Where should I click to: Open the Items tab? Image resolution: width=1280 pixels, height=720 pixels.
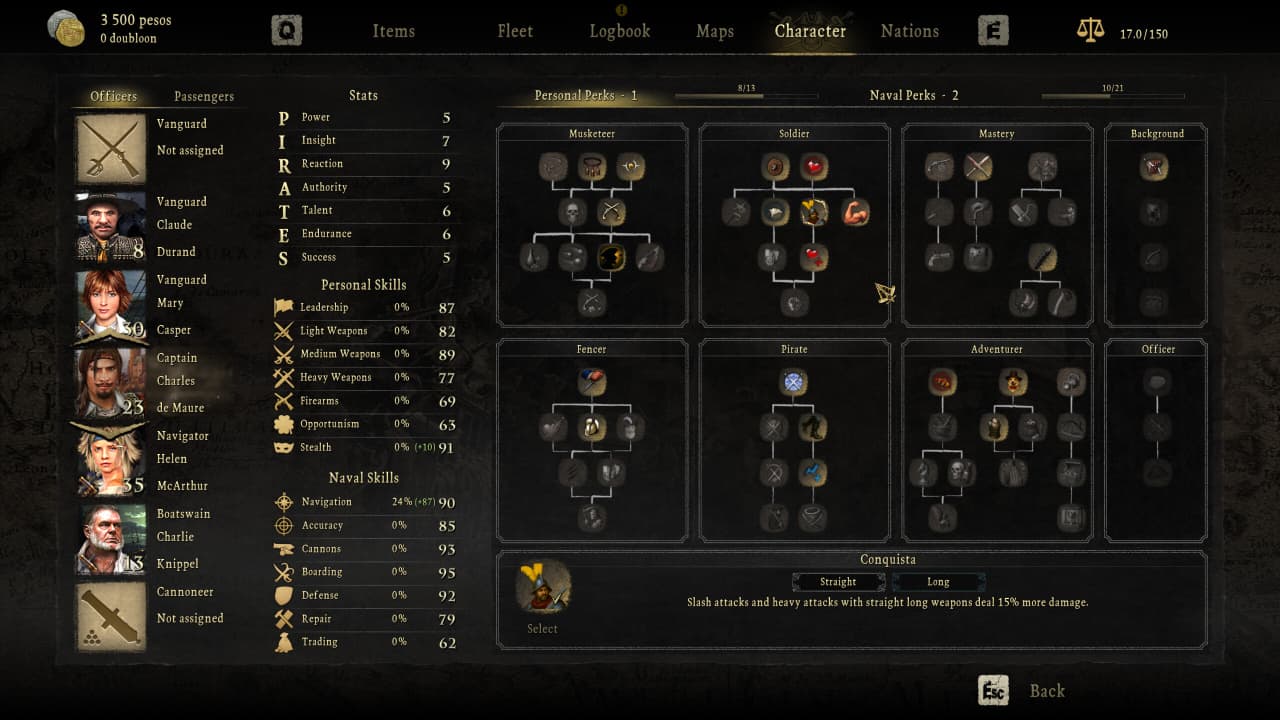(x=393, y=31)
